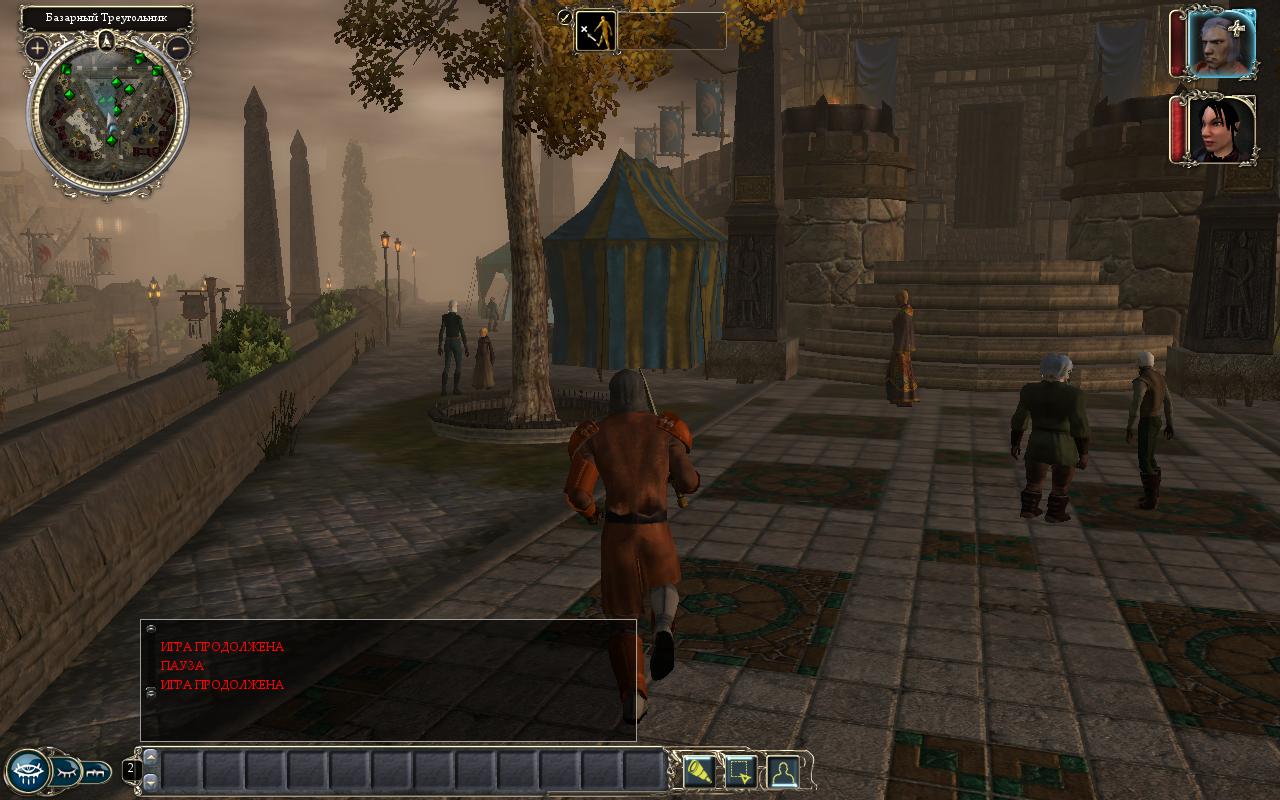Click the Базарный Треугольник area name label
The height and width of the screenshot is (800, 1280).
tap(106, 18)
